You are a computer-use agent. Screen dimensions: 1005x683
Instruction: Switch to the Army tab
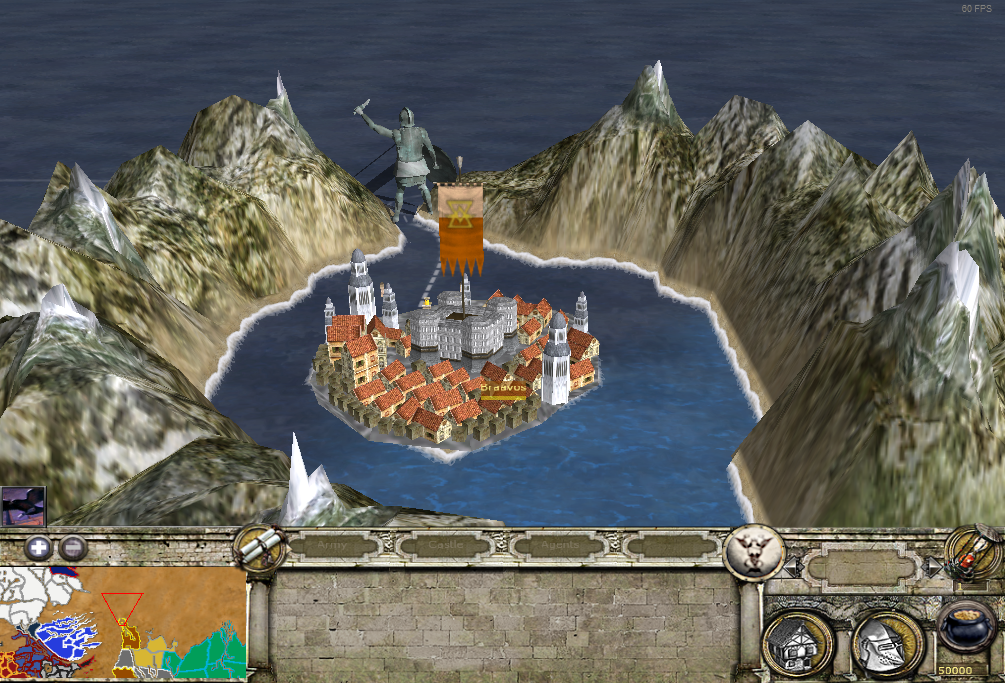coord(334,546)
